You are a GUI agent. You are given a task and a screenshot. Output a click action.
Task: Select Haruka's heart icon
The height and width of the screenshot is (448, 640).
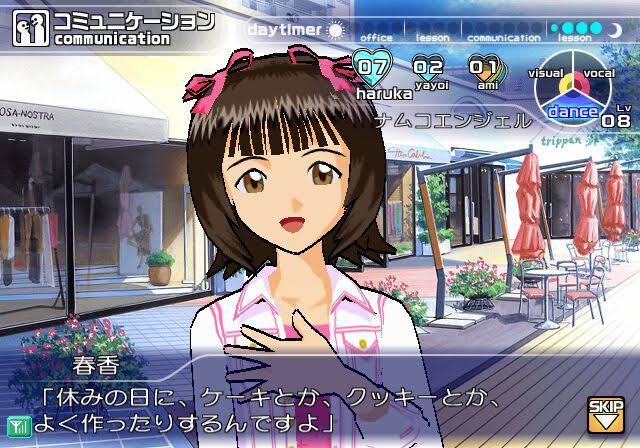coord(372,68)
